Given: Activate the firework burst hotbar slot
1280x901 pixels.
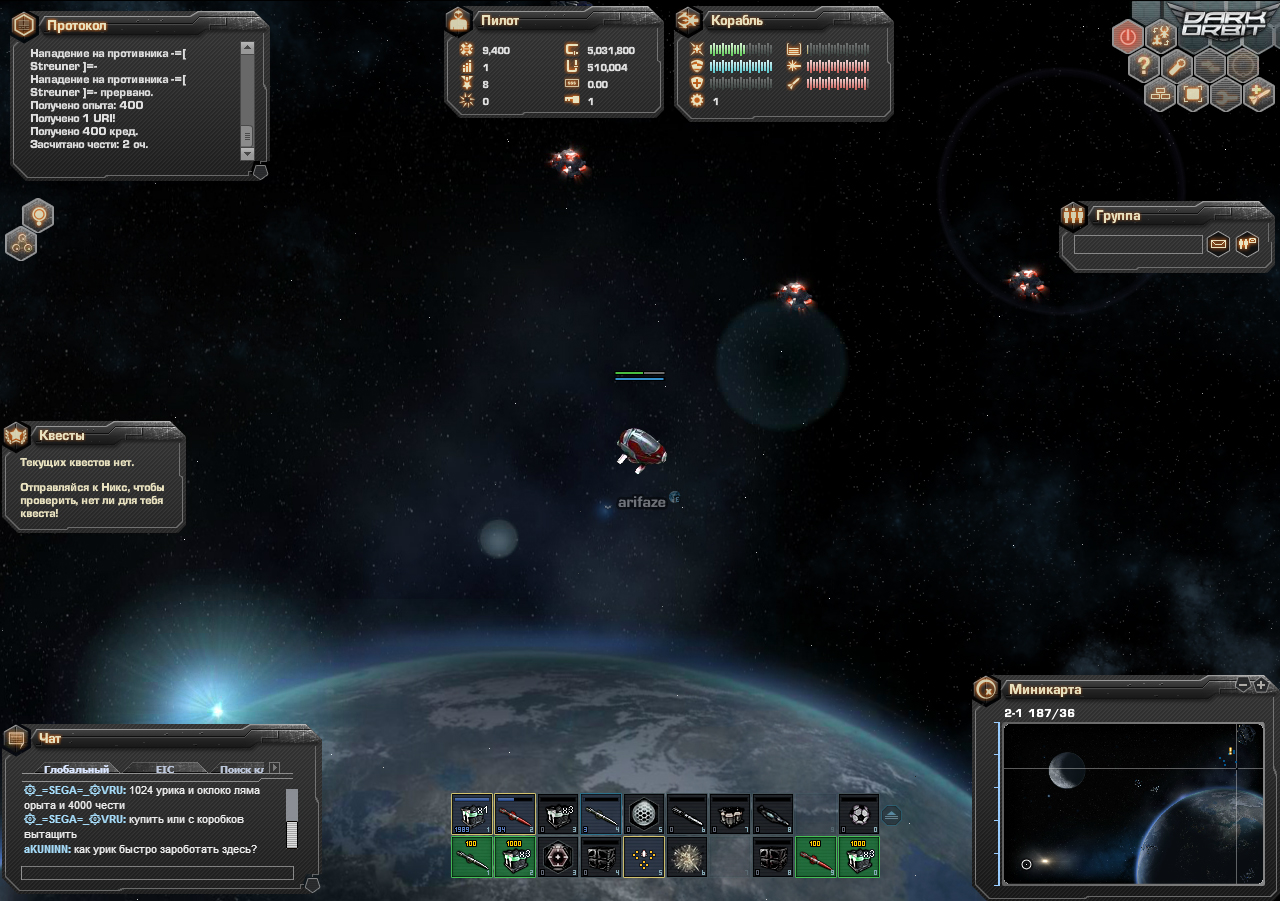Looking at the screenshot, I should [x=687, y=857].
